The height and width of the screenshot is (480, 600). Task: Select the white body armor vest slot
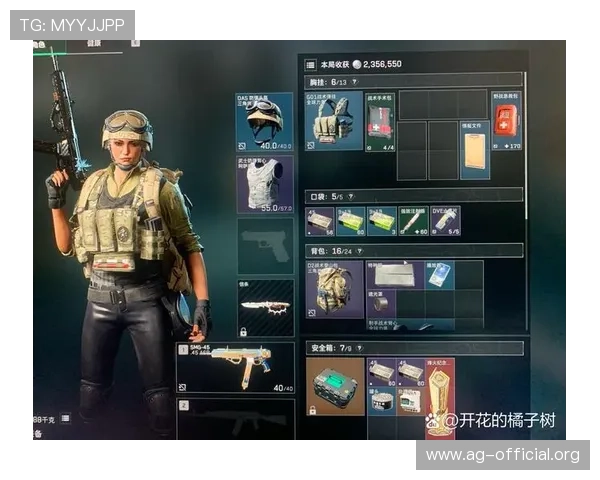click(x=264, y=184)
